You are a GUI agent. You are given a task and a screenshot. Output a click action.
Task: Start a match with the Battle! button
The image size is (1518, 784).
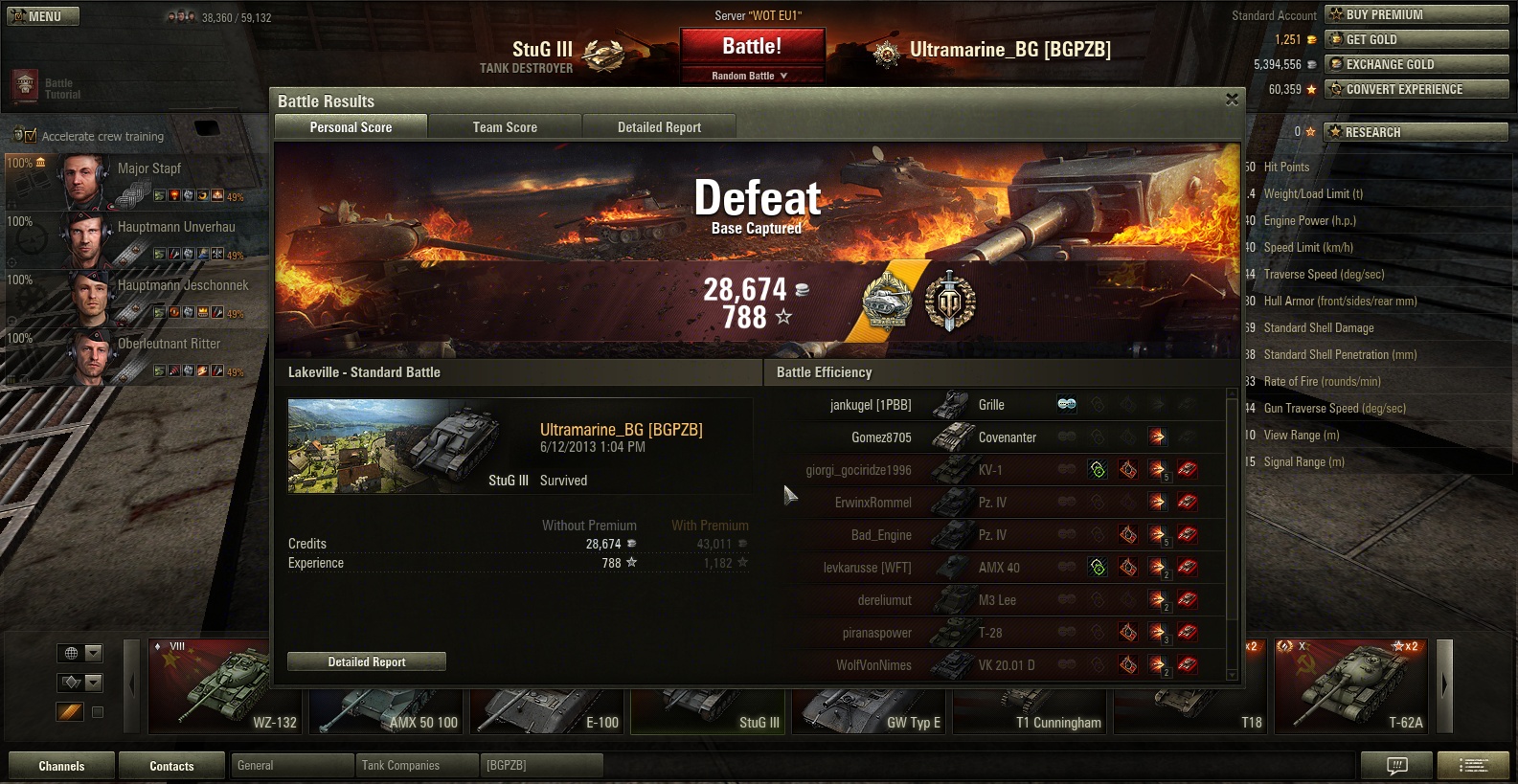(752, 47)
